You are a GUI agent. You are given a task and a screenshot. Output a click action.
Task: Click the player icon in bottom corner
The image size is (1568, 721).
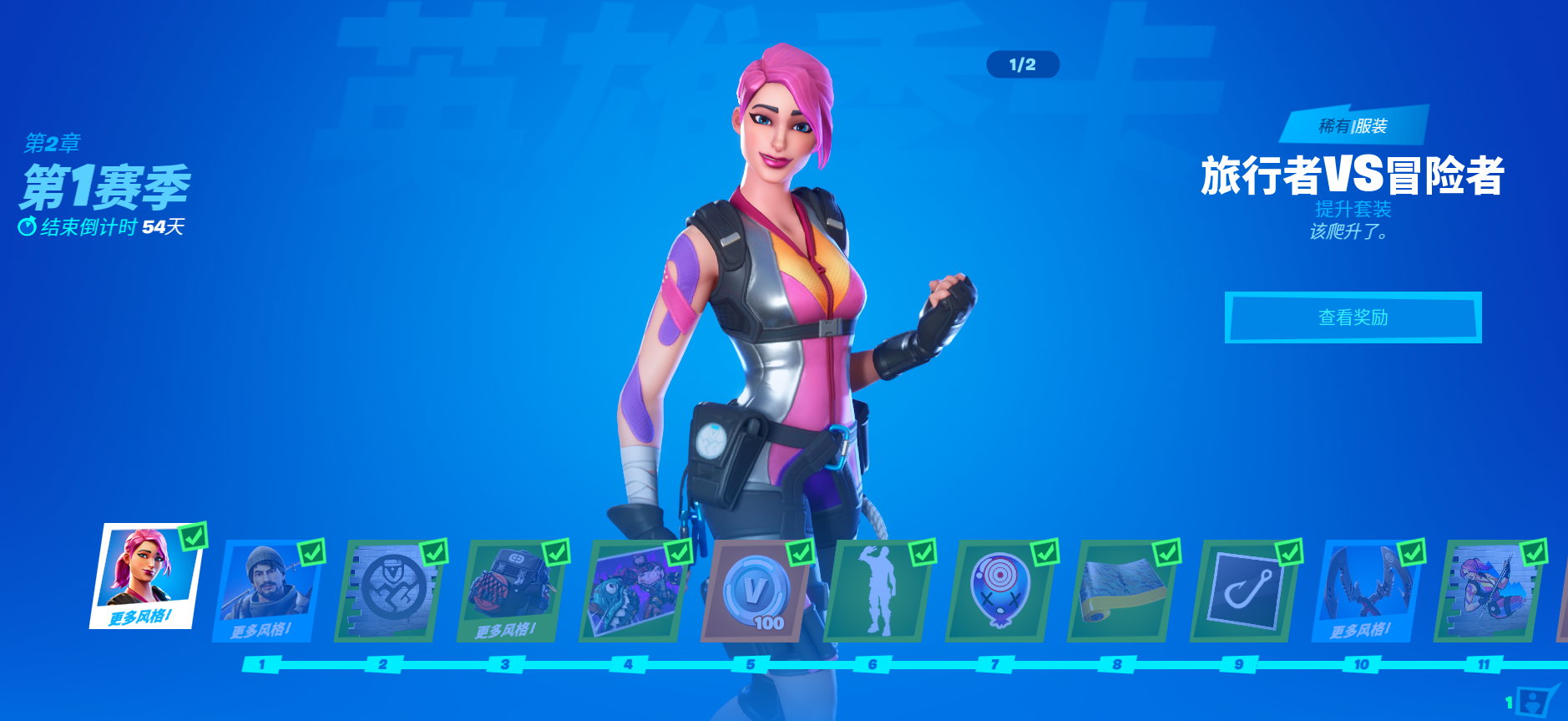pyautogui.click(x=1535, y=700)
